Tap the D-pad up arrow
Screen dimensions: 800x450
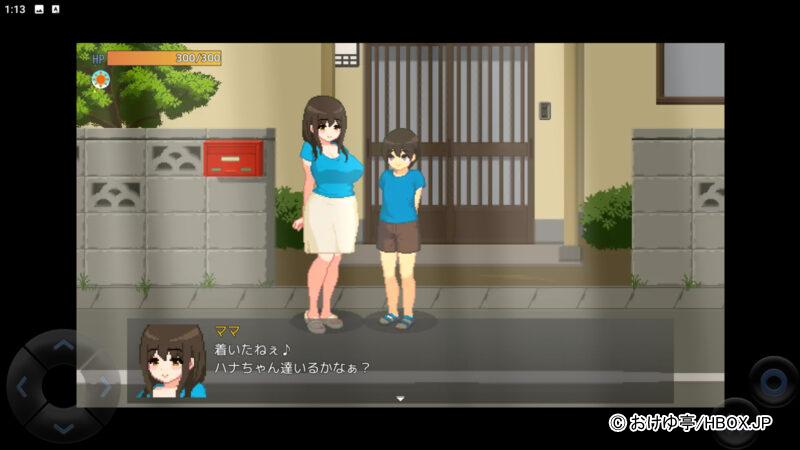[63, 346]
